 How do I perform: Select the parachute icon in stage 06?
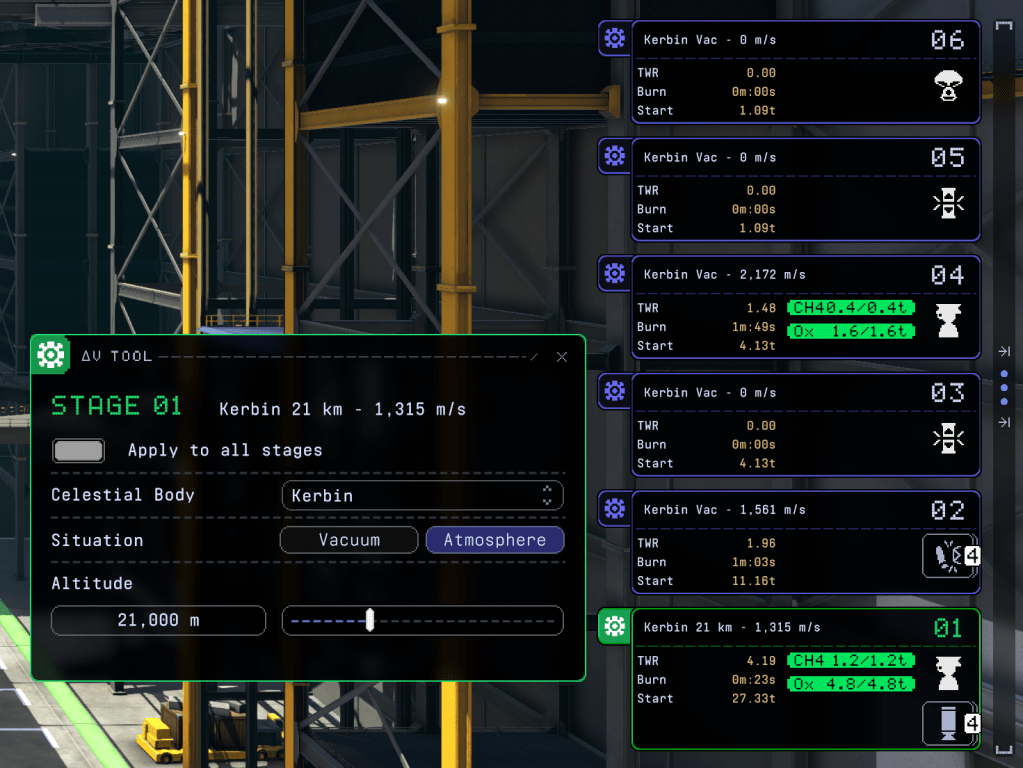(x=948, y=87)
